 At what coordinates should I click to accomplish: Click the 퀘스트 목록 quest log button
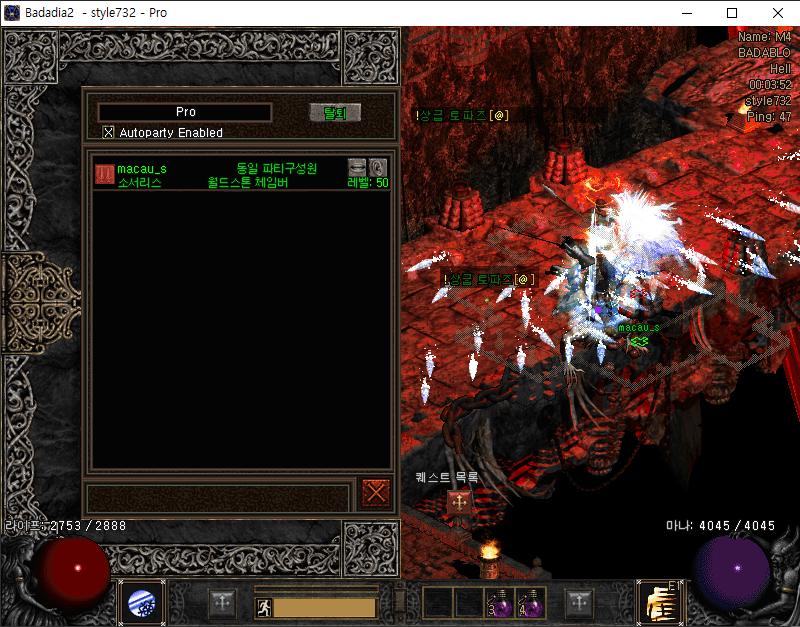click(459, 501)
